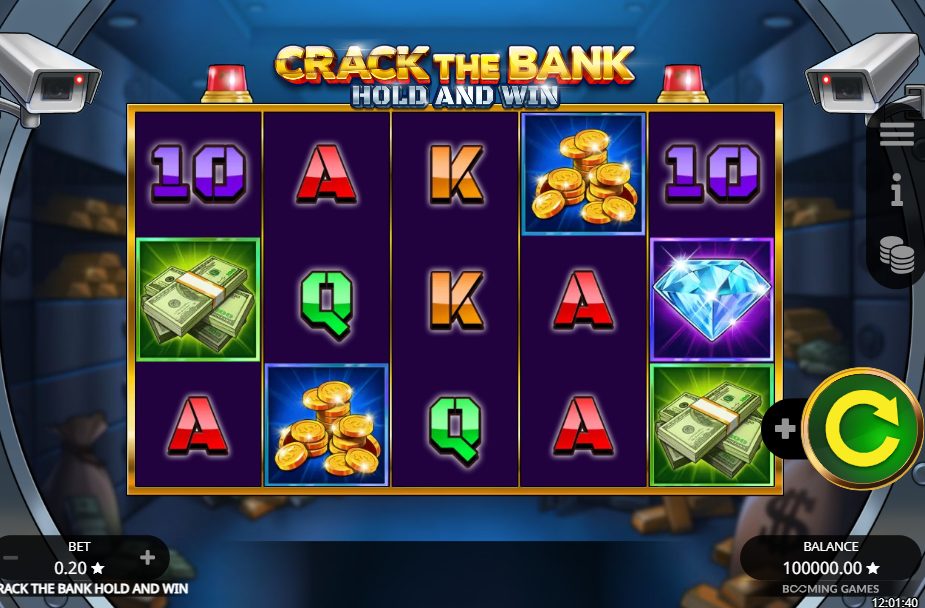Decrease the bet with the minus button
The height and width of the screenshot is (608, 925).
click(9, 558)
